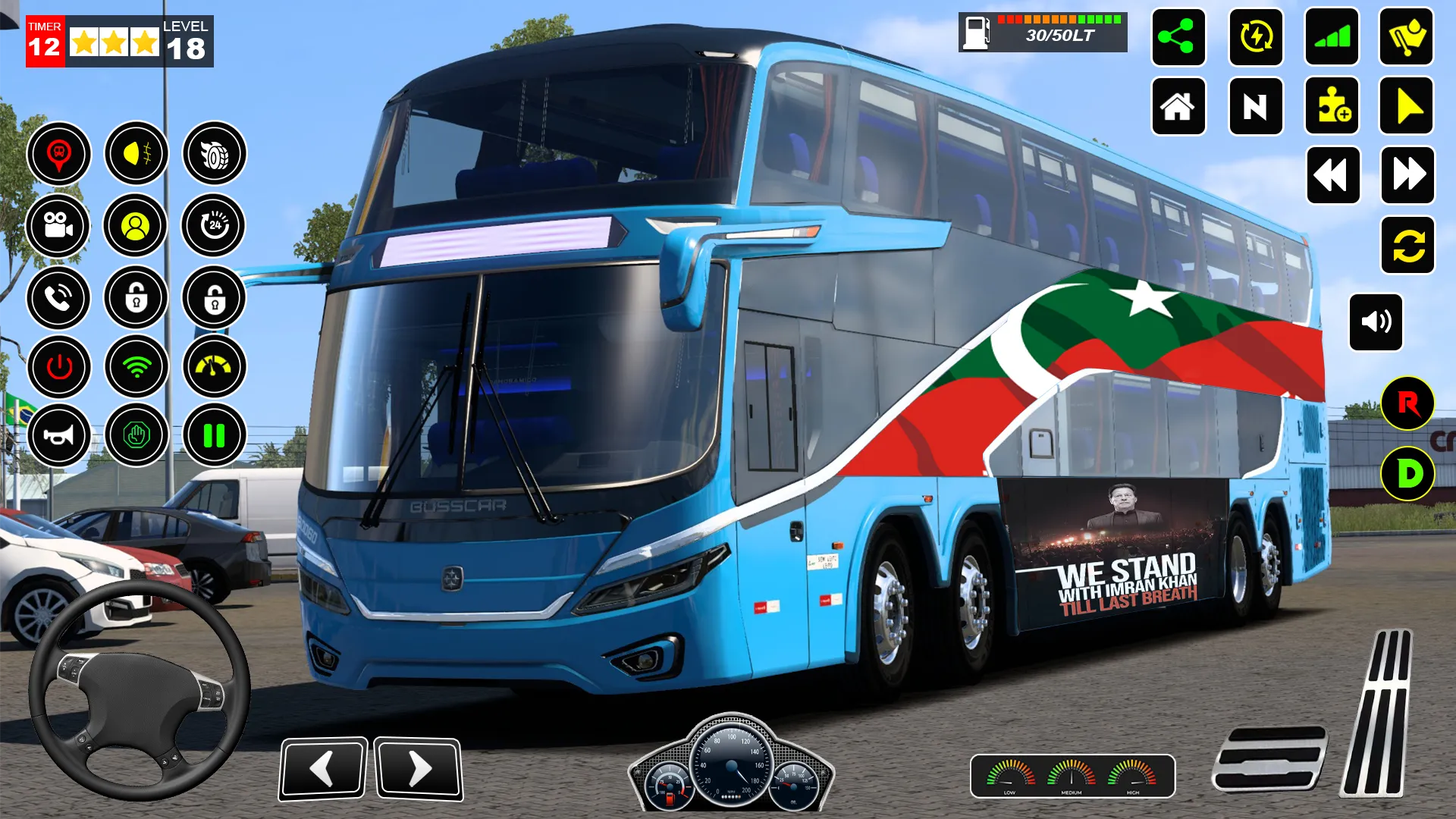Viewport: 1456px width, 819px height.
Task: Toggle the headlights icon
Action: (136, 154)
